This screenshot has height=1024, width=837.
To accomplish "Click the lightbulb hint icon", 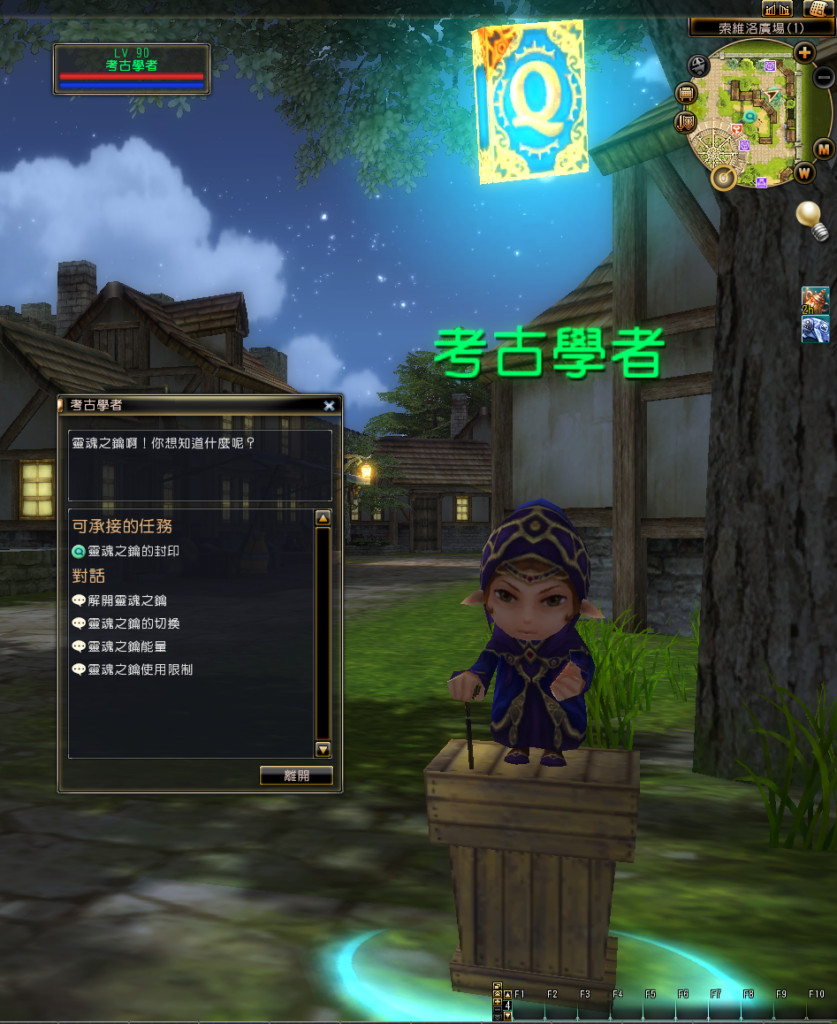I will tap(810, 219).
